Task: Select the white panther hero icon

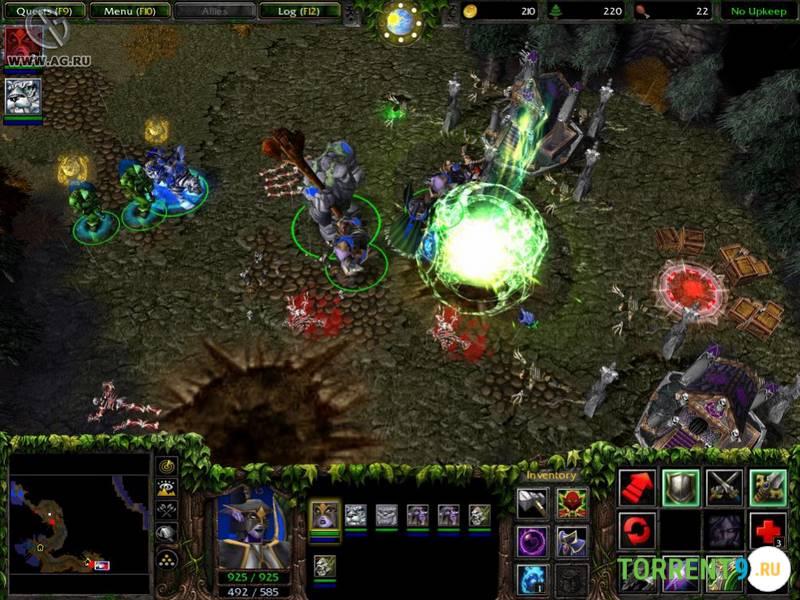Action: (22, 97)
